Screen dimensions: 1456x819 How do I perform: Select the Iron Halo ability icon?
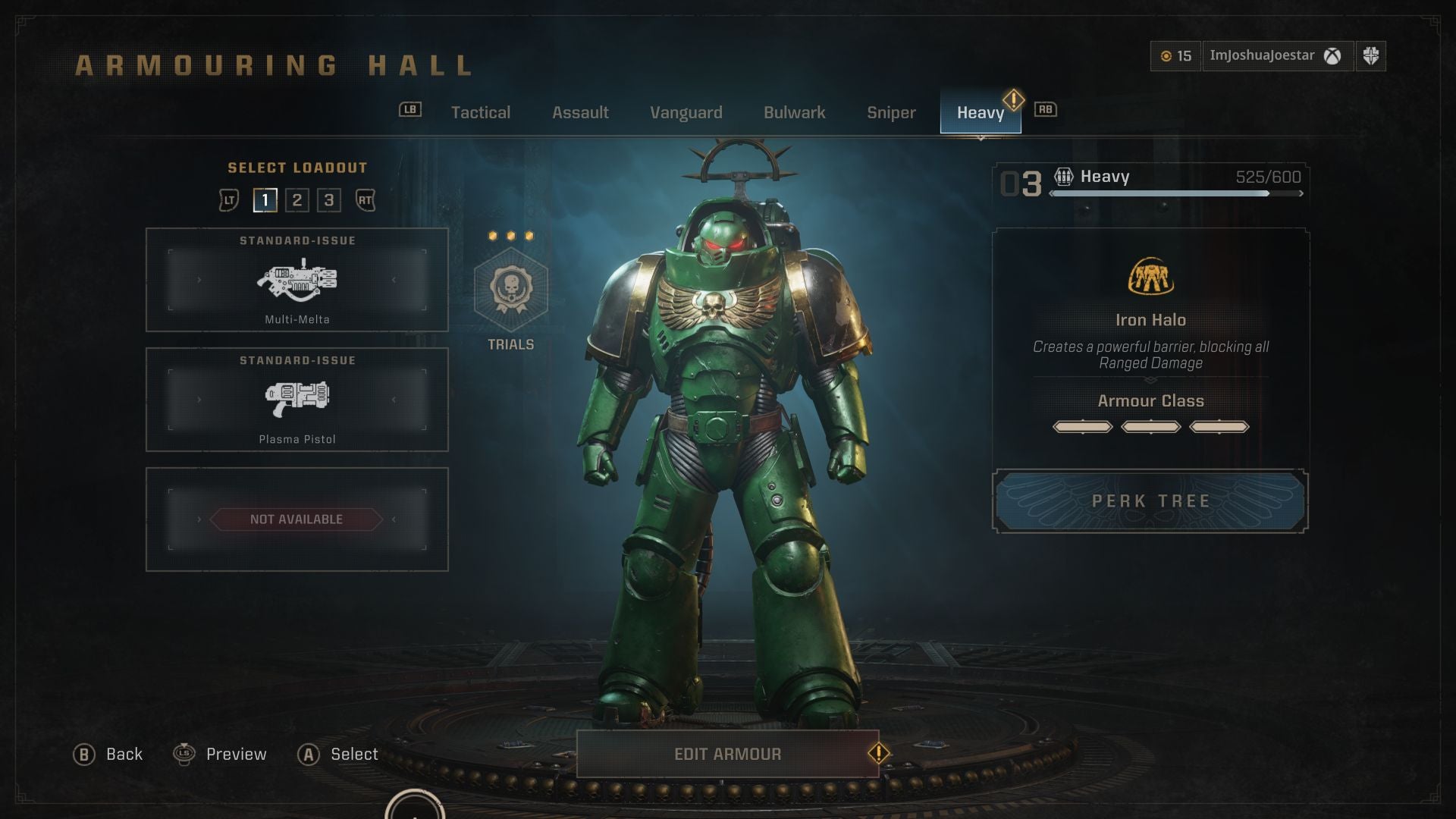[1150, 277]
